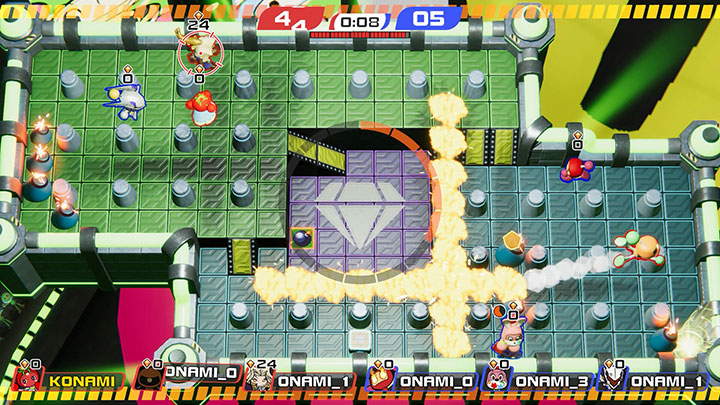This screenshot has height=405, width=720.
Task: Select the ONAMI_3 player panel
Action: coord(531,380)
